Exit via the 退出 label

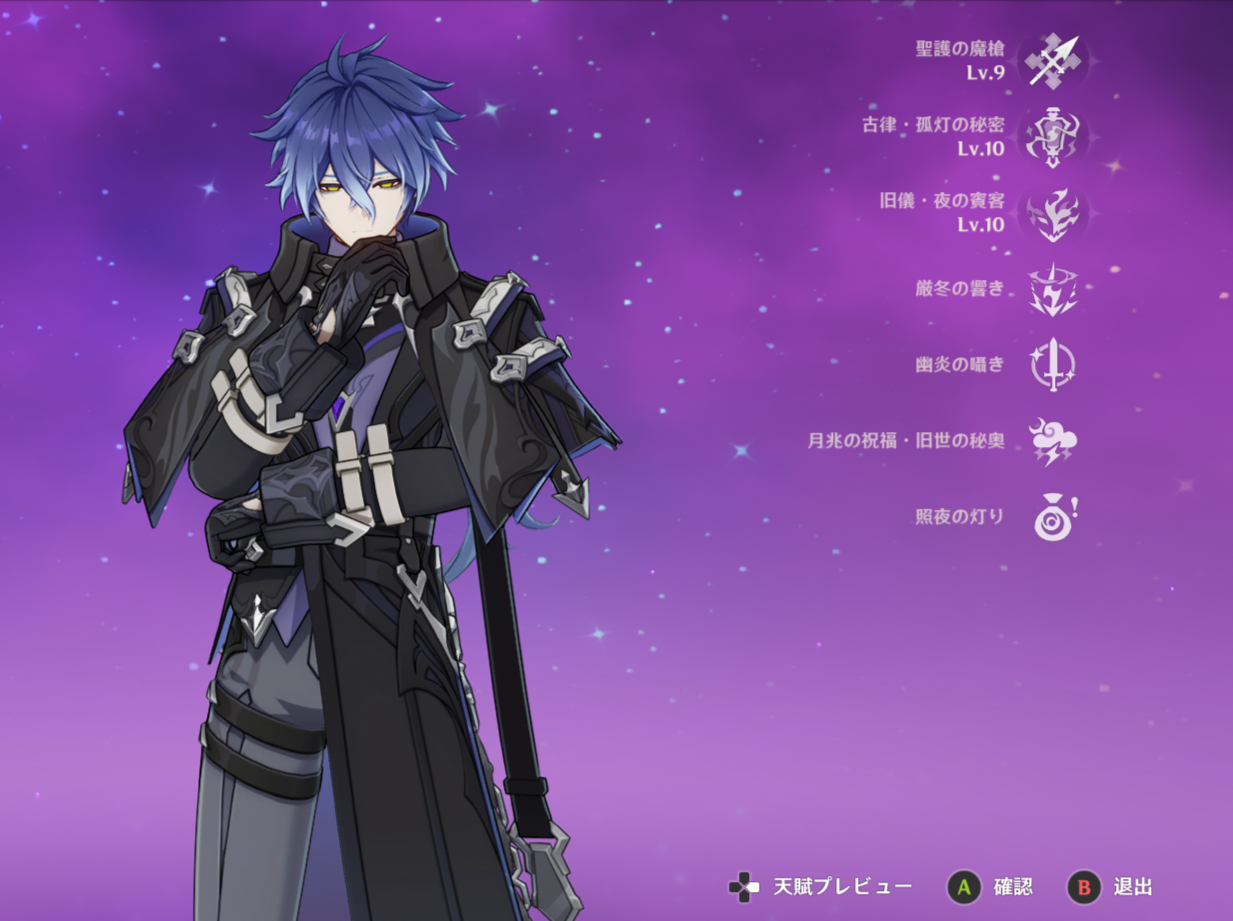[x=1132, y=887]
